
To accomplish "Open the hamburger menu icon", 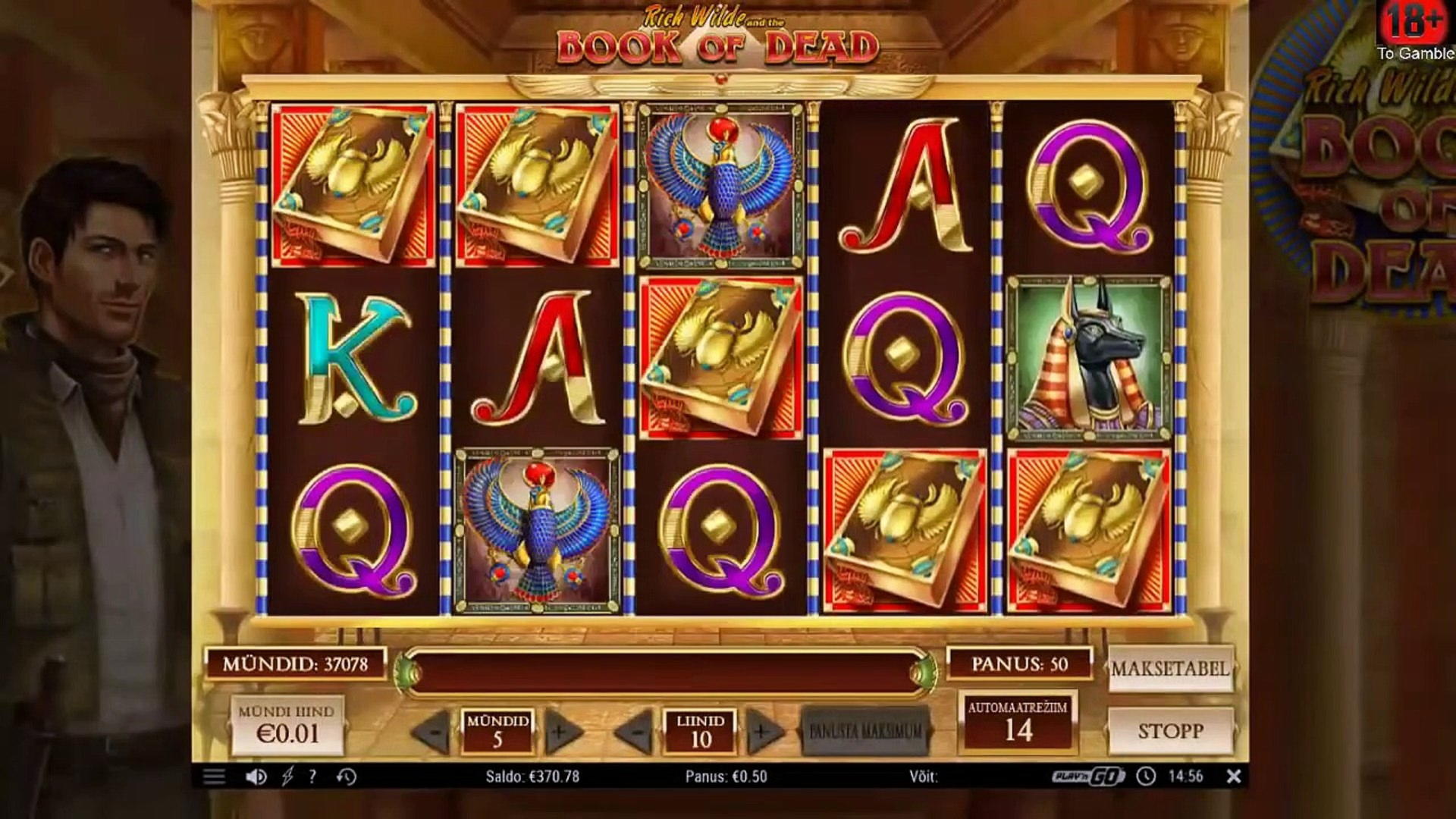I will click(x=214, y=777).
